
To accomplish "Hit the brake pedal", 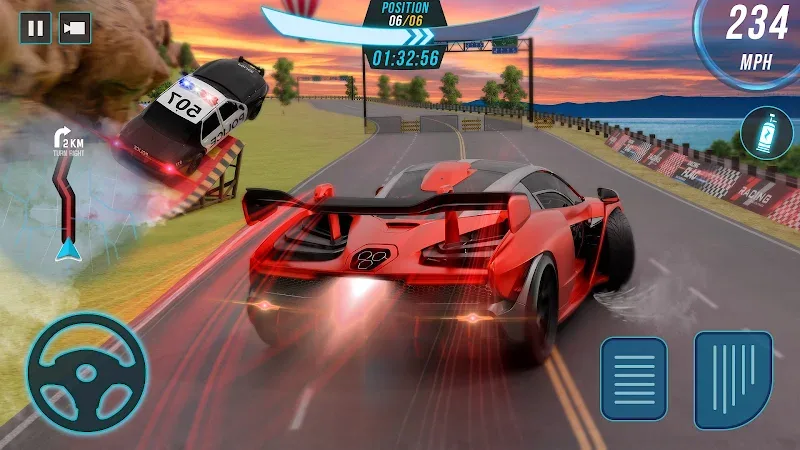I will point(633,378).
